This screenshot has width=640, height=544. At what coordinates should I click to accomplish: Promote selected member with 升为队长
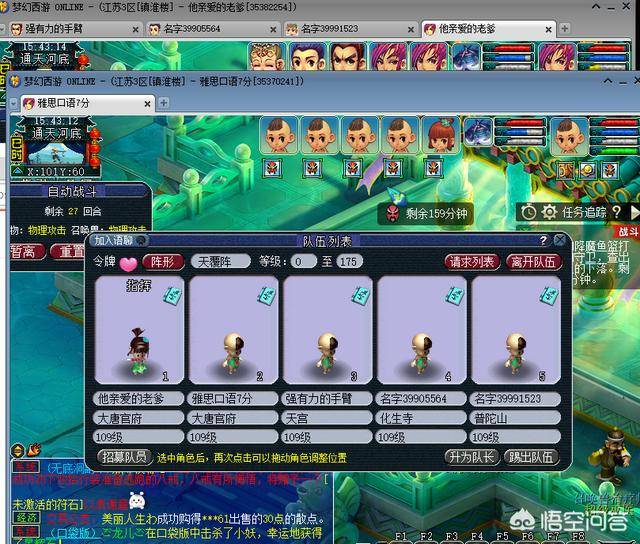pyautogui.click(x=470, y=457)
